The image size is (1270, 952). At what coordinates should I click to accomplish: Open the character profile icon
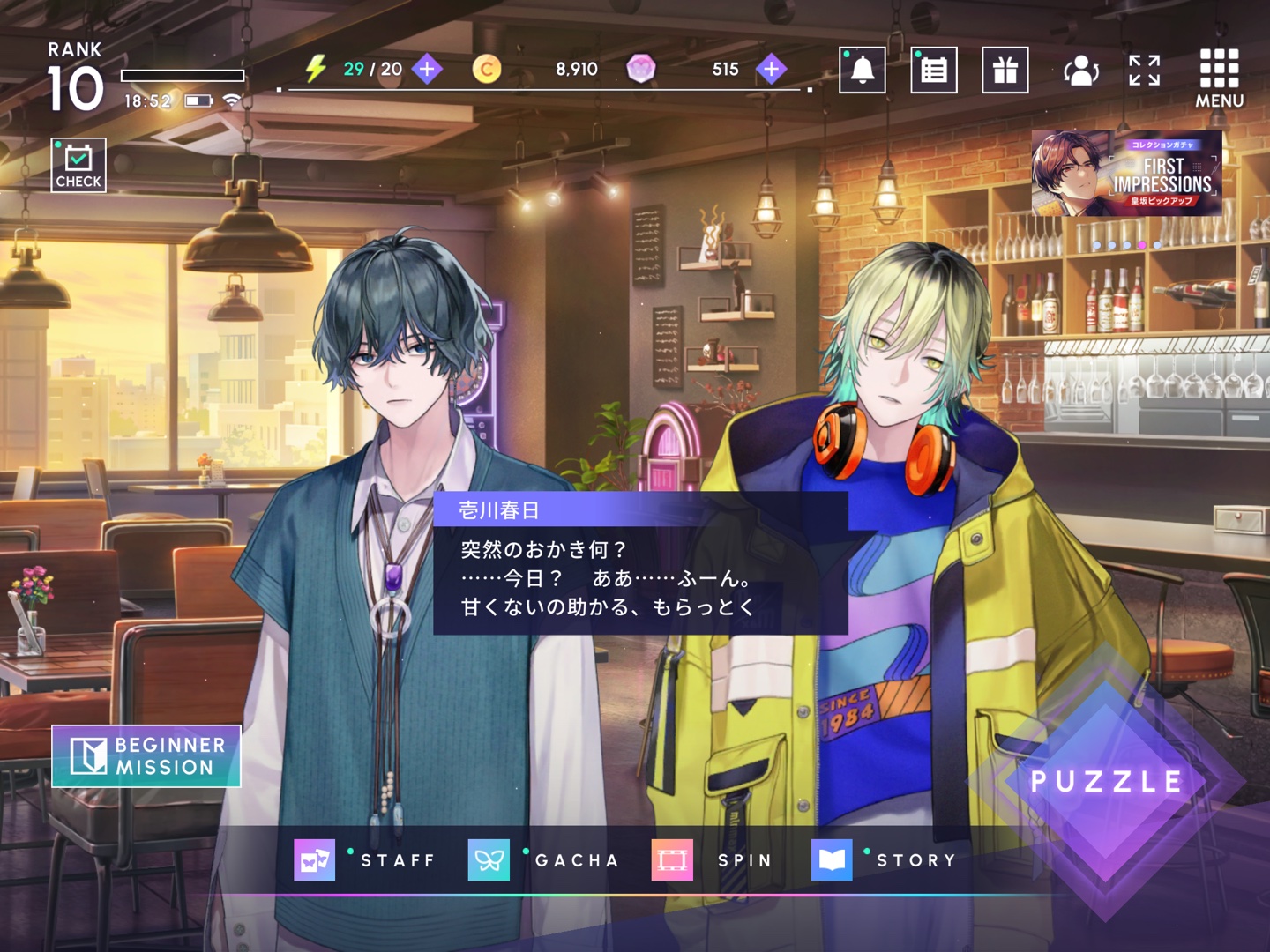coord(1080,70)
